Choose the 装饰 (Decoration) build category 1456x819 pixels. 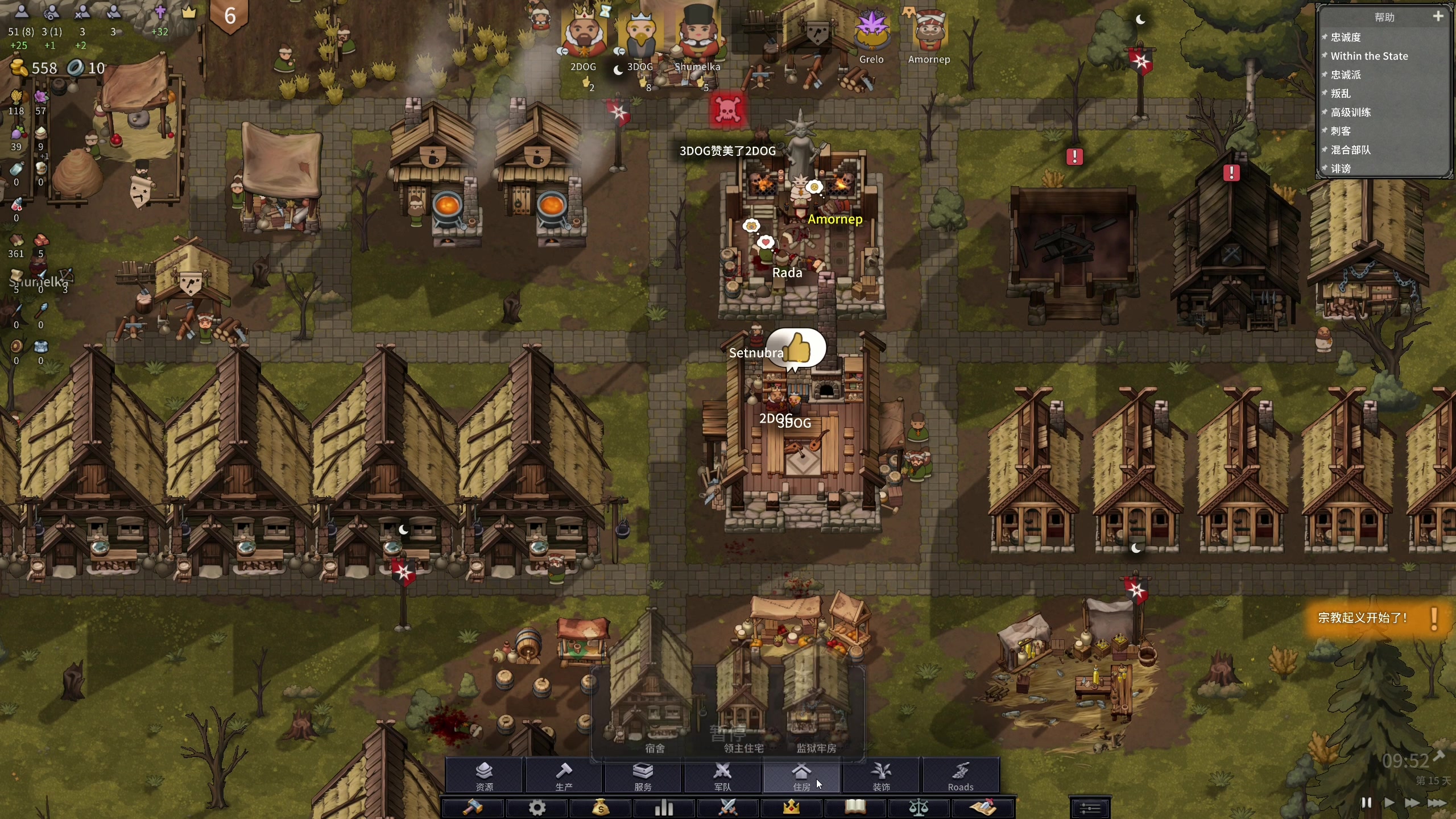pyautogui.click(x=881, y=776)
